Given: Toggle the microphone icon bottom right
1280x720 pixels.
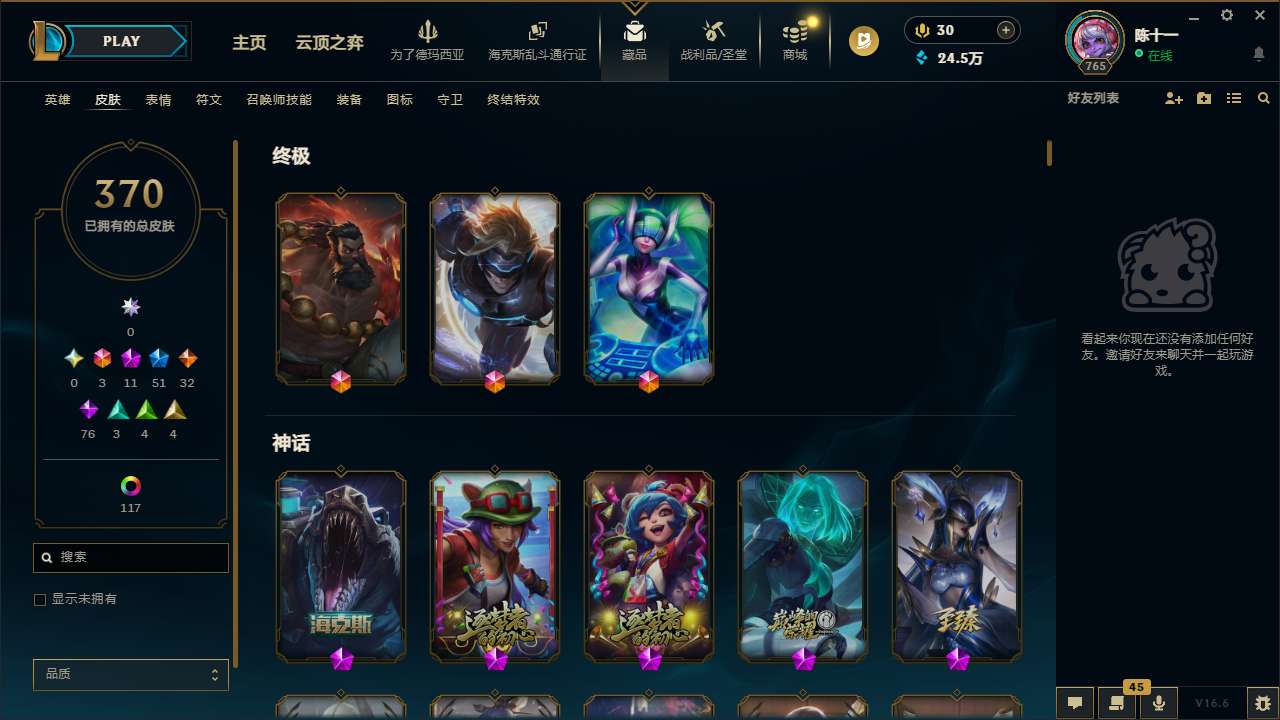Looking at the screenshot, I should click(1159, 703).
